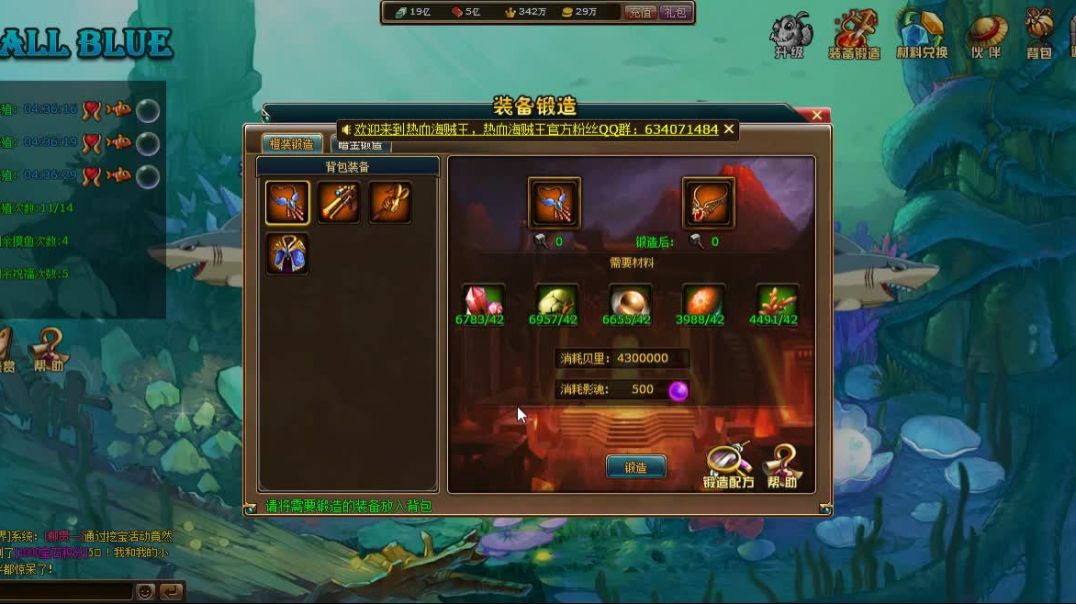The height and width of the screenshot is (604, 1076).
Task: Click the red coral material icon
Action: [777, 300]
